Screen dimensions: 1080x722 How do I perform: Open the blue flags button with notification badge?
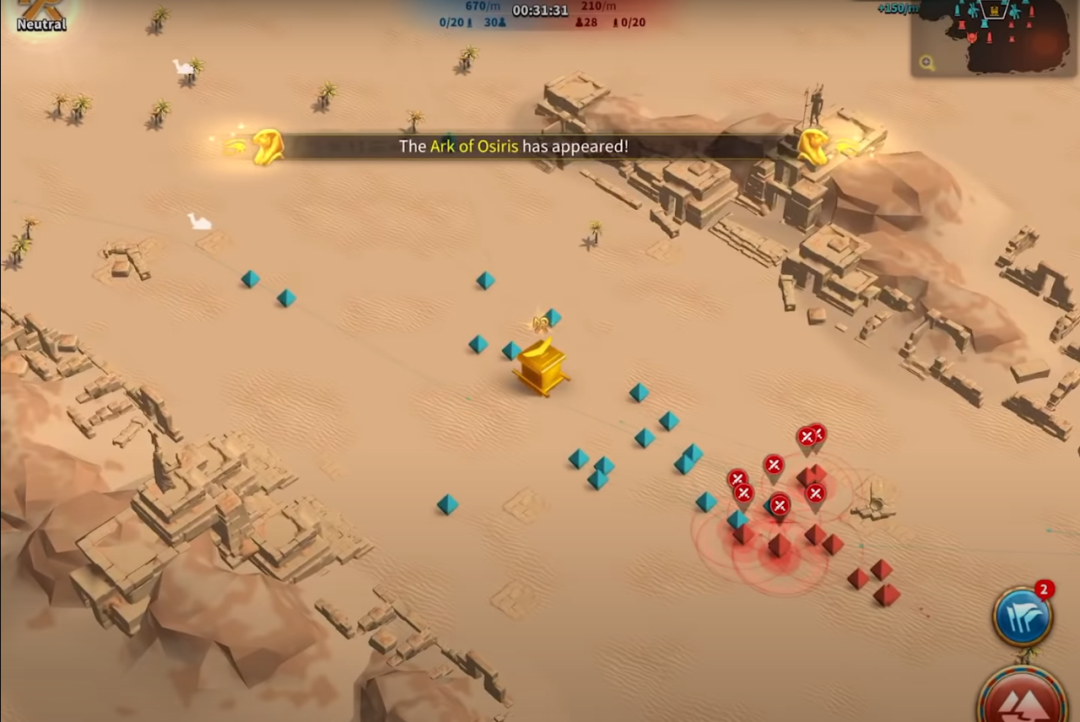(1022, 616)
